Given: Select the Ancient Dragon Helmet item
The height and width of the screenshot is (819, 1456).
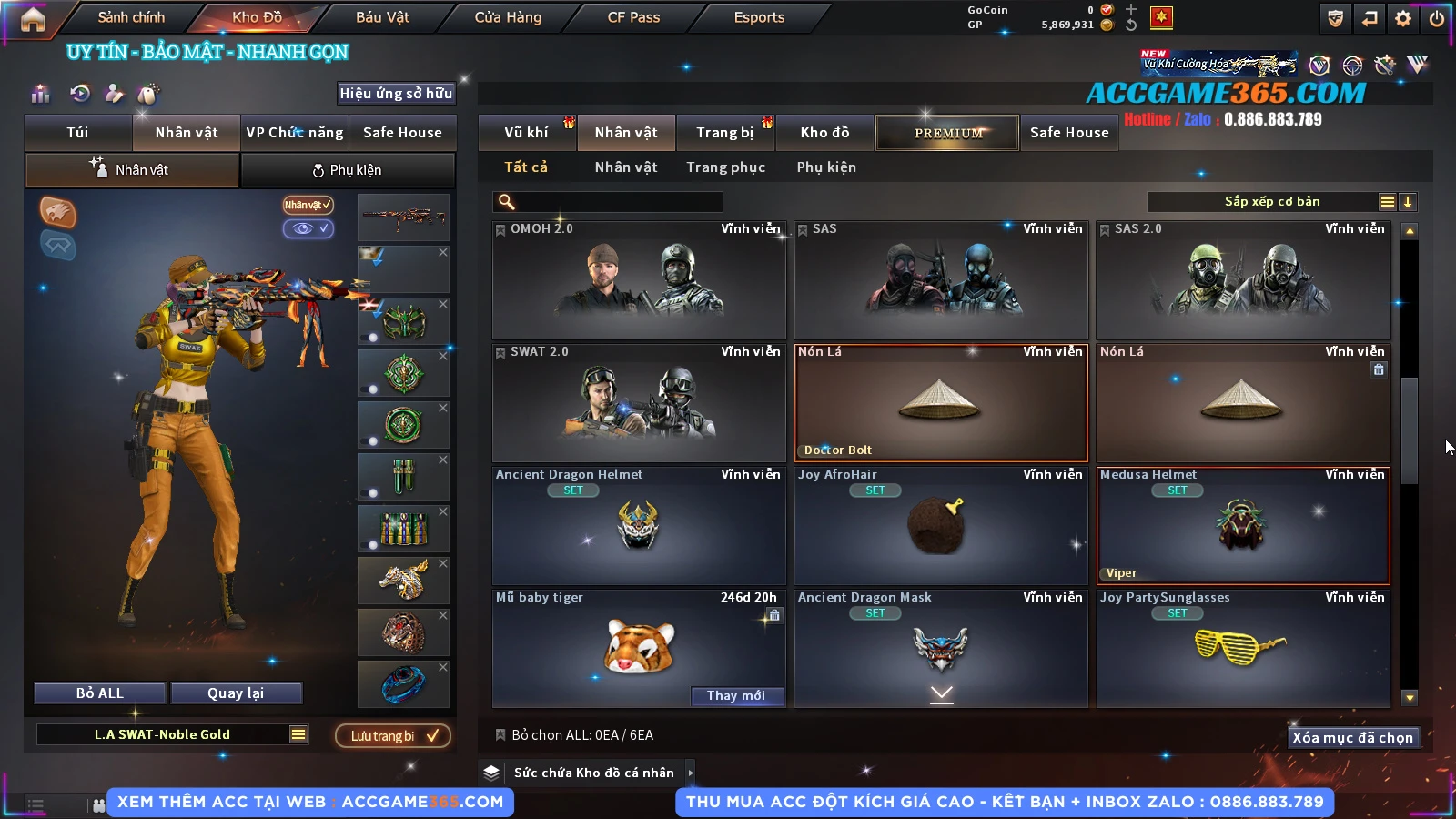Looking at the screenshot, I should tap(638, 526).
